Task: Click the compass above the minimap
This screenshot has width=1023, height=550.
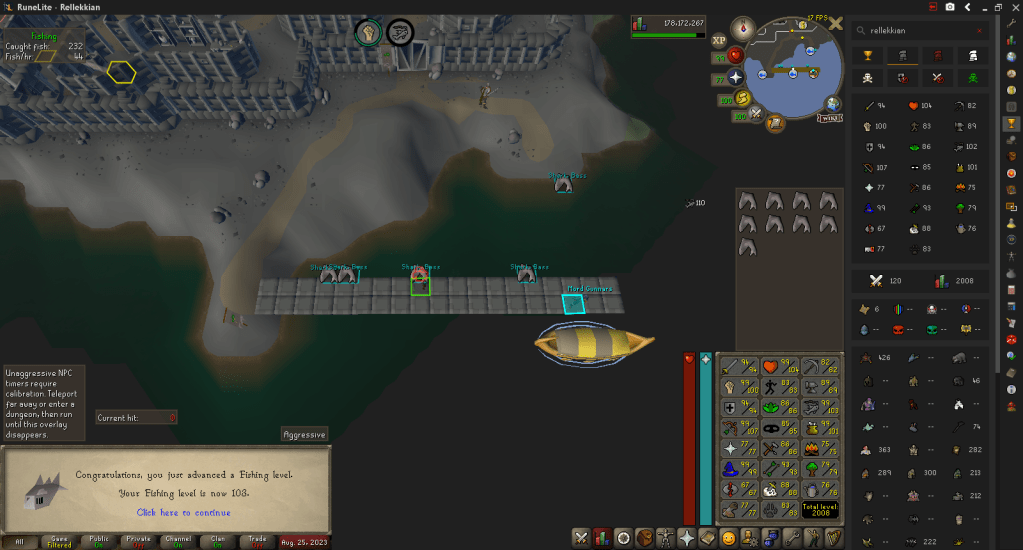Action: coord(743,28)
